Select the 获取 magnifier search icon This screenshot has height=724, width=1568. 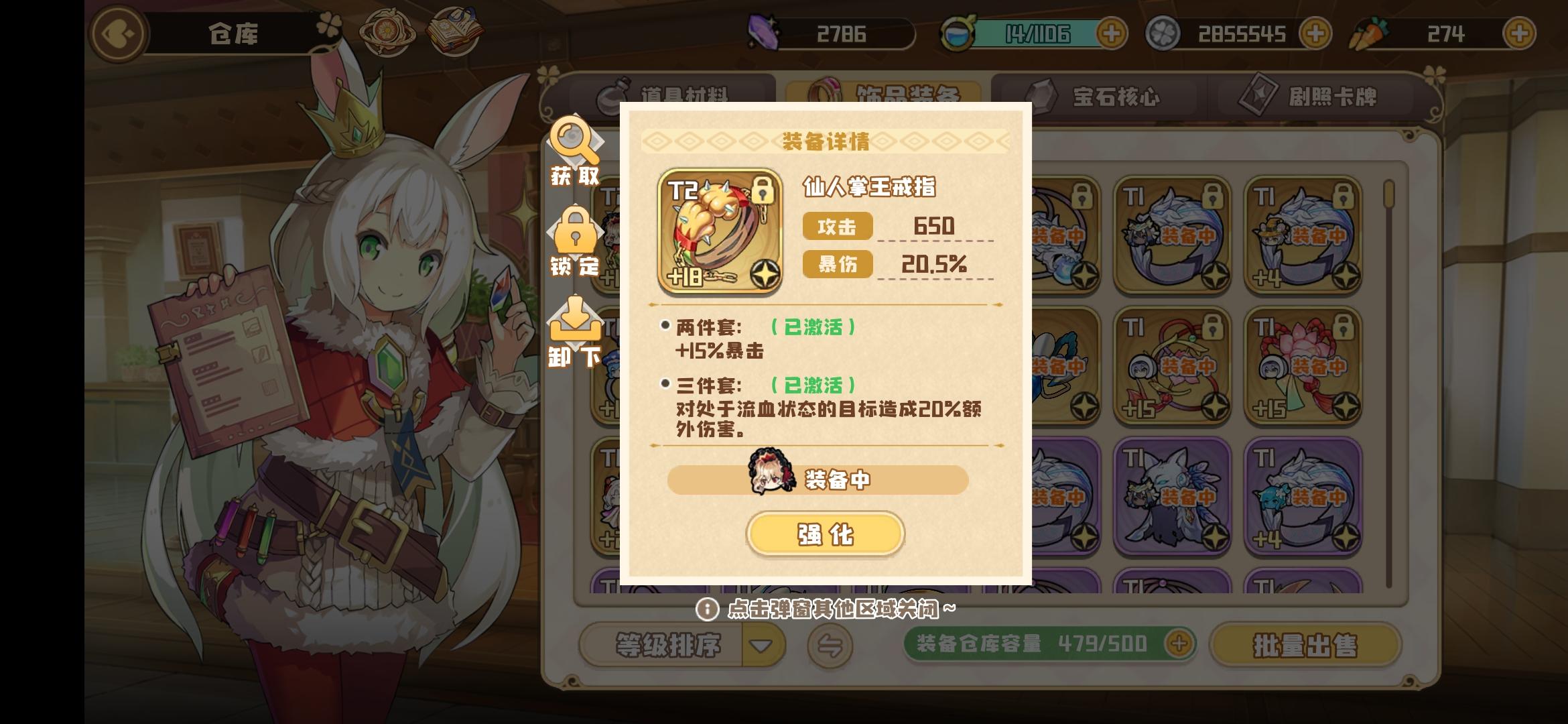coord(575,143)
